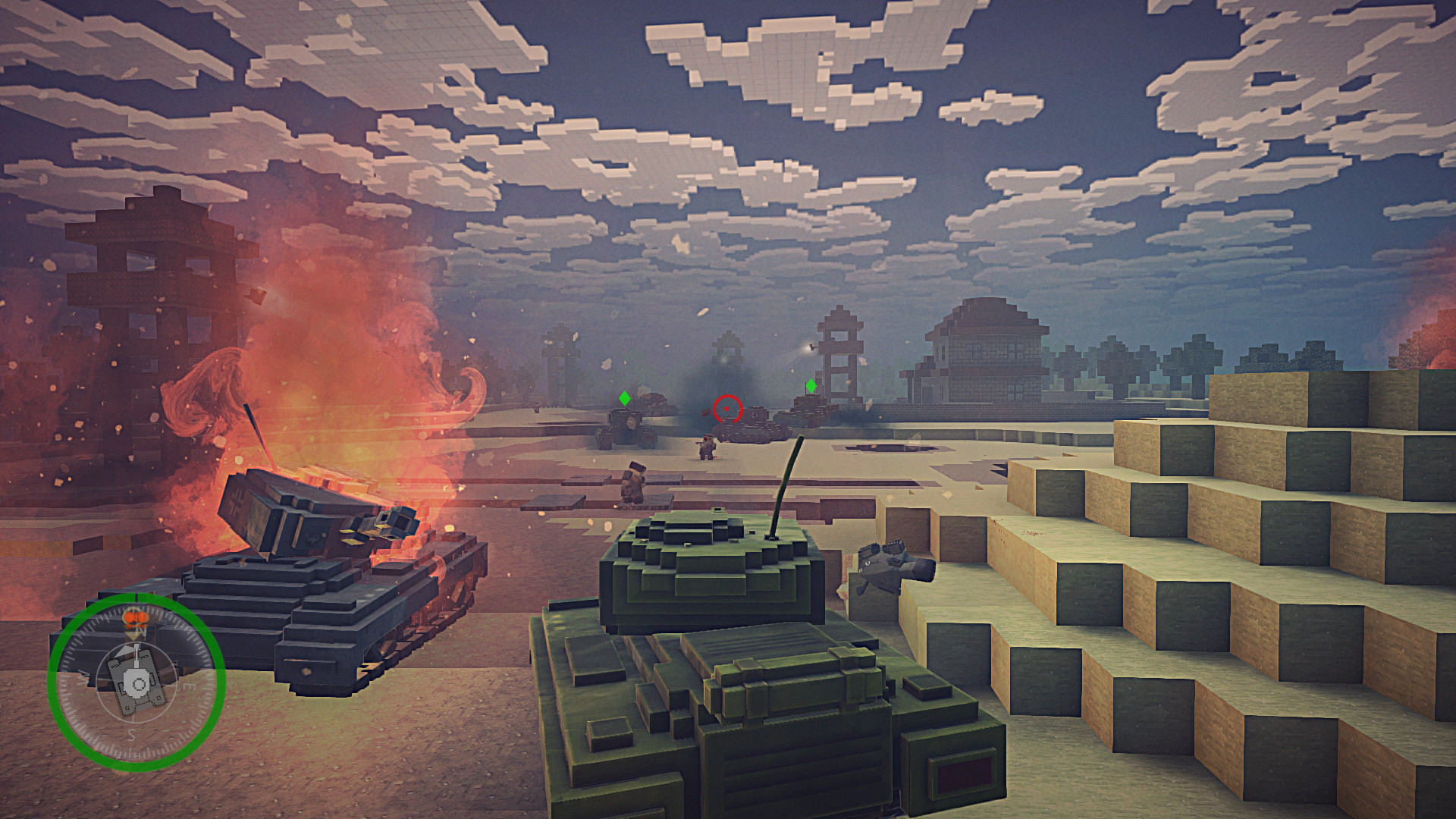The height and width of the screenshot is (819, 1456).
Task: Click the W marking on the compass ring
Action: click(x=83, y=678)
